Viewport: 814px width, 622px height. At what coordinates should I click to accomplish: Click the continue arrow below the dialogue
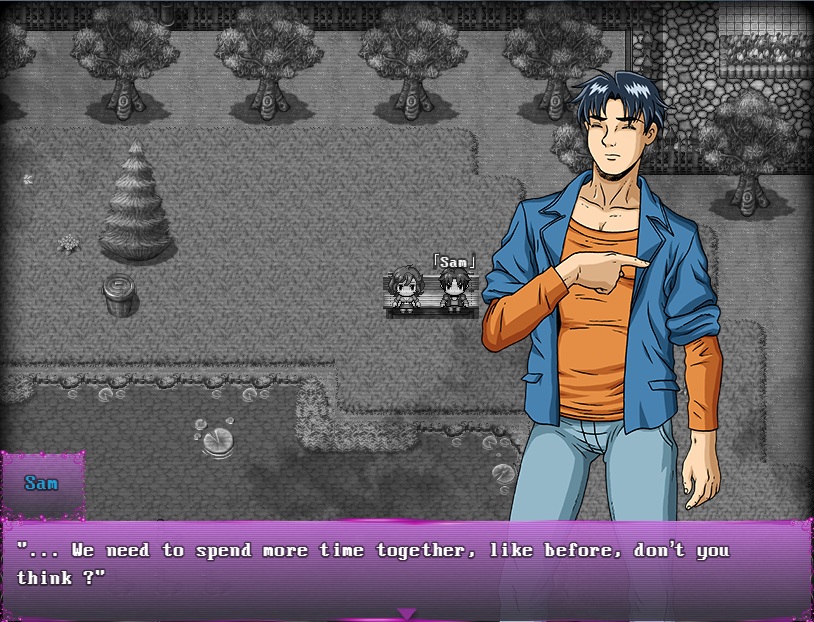[x=406, y=613]
